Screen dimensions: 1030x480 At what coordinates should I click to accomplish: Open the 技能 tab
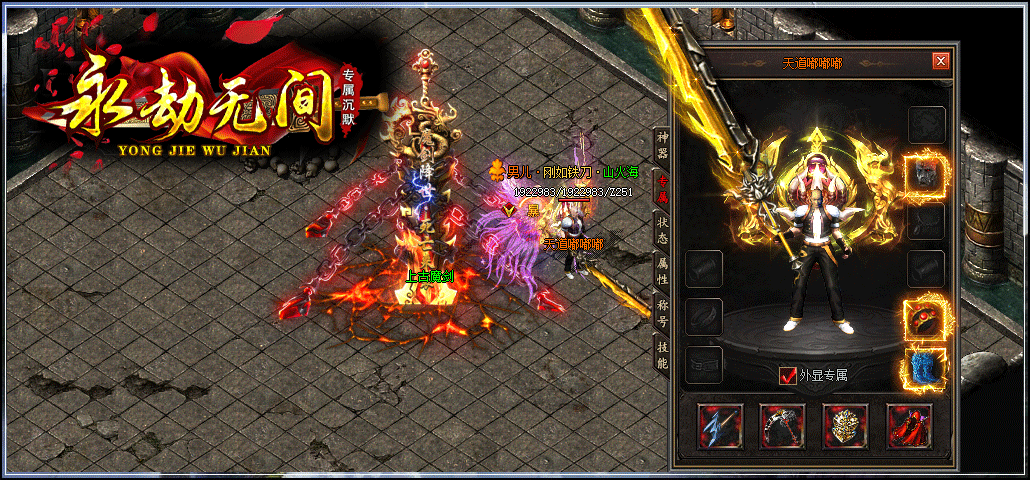(x=662, y=353)
